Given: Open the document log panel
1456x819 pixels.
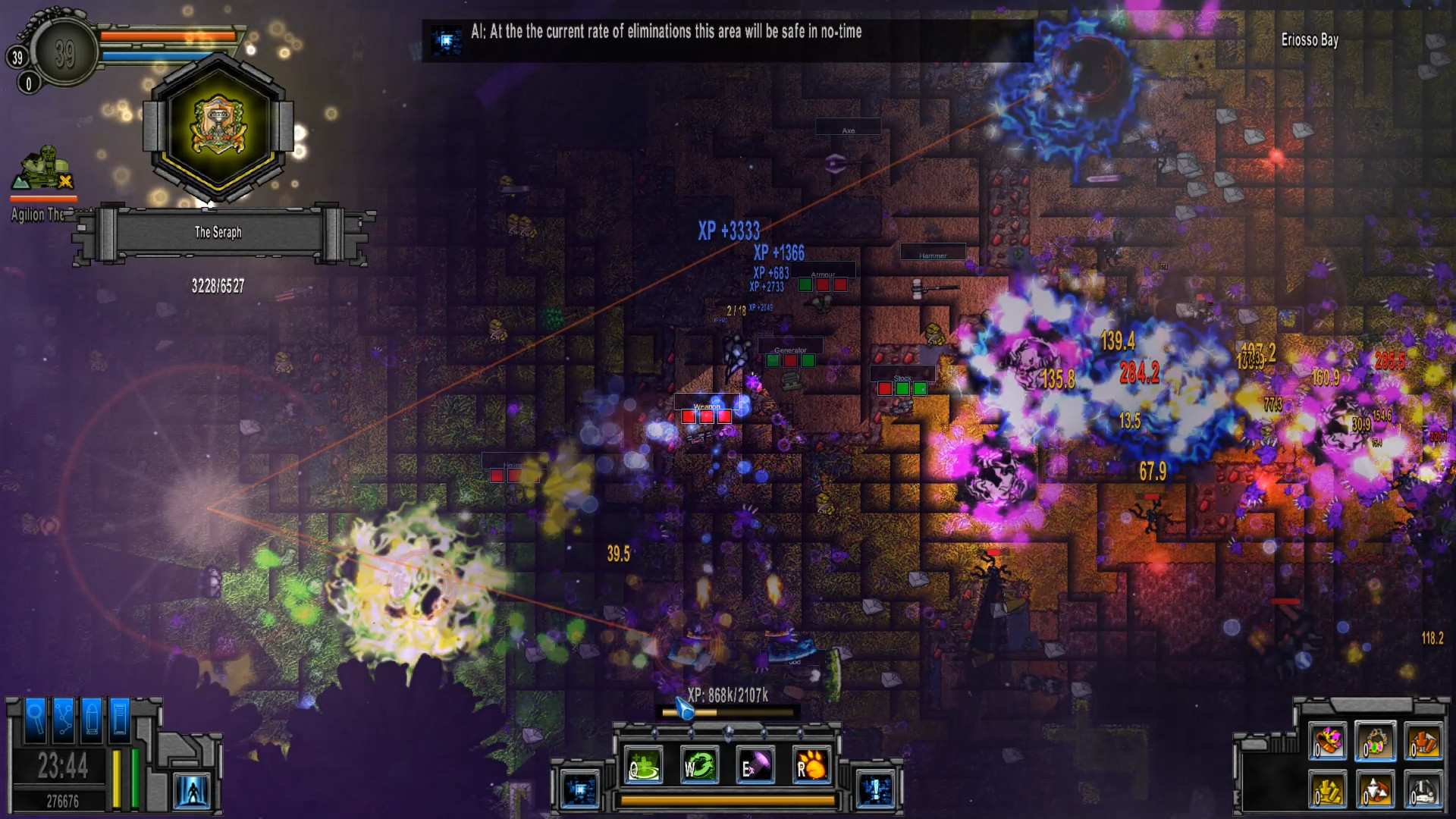Looking at the screenshot, I should click(x=120, y=717).
